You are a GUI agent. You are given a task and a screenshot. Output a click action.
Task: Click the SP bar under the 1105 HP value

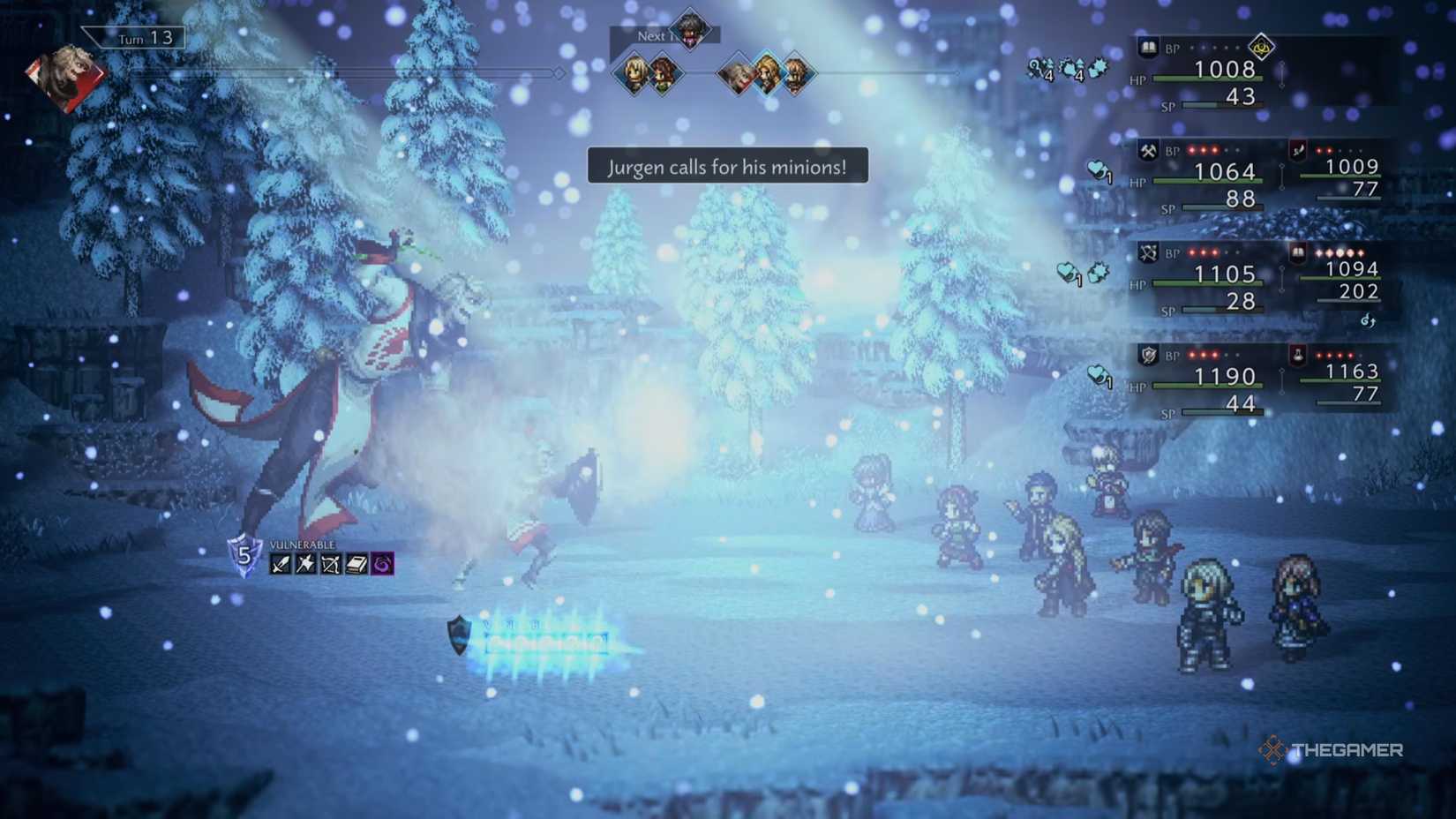1222,312
